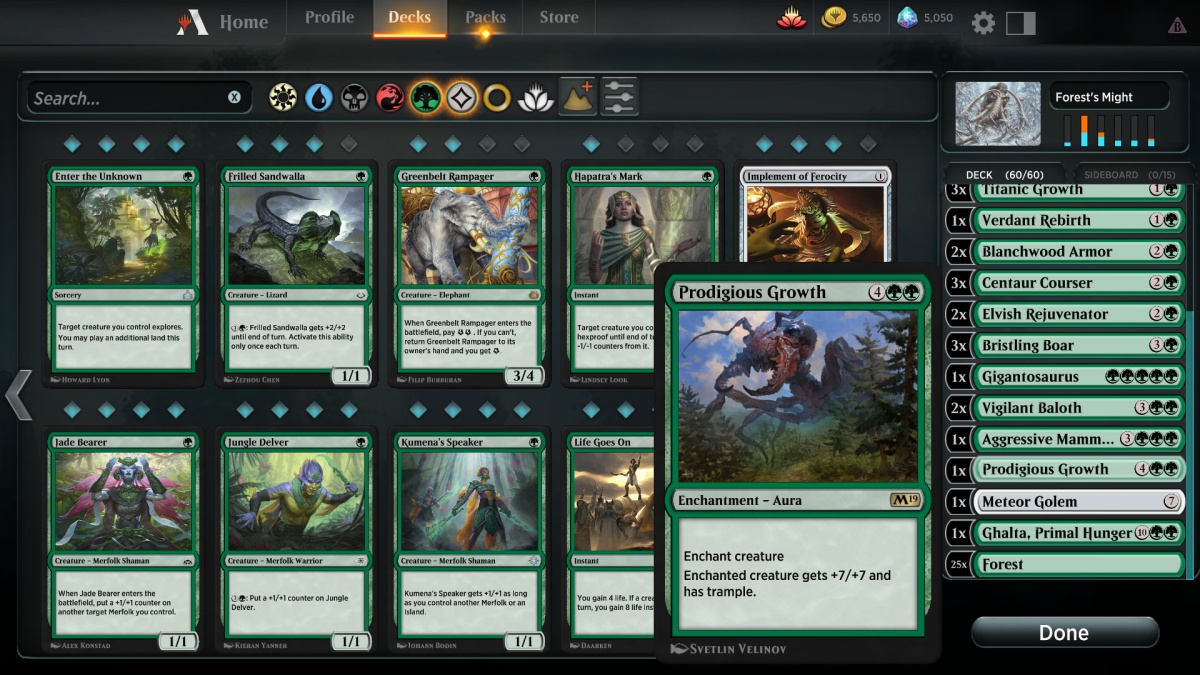1200x675 pixels.
Task: Open advanced filter sliders
Action: (620, 97)
